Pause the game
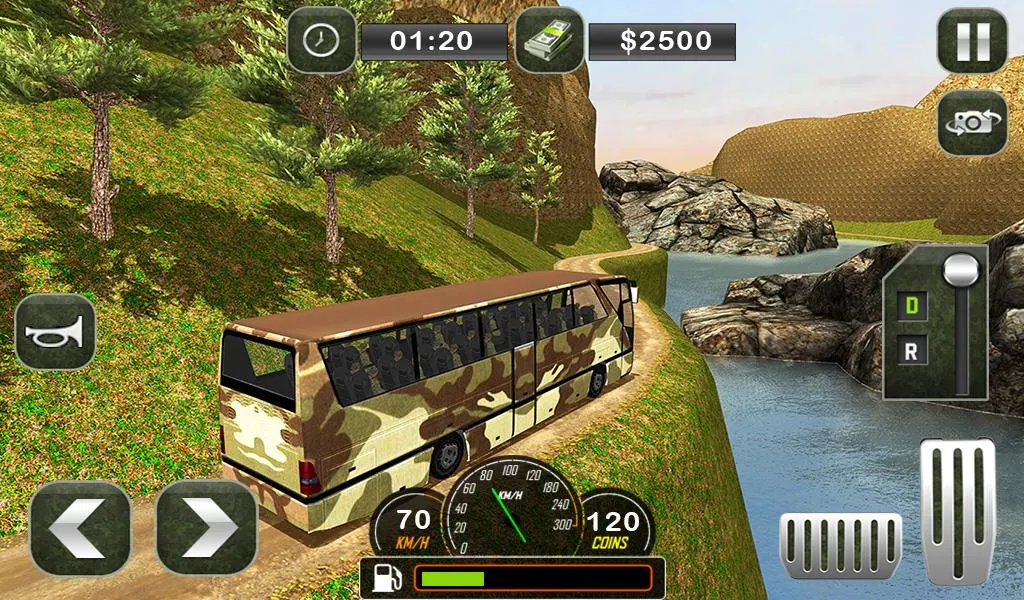The width and height of the screenshot is (1024, 600). [971, 41]
